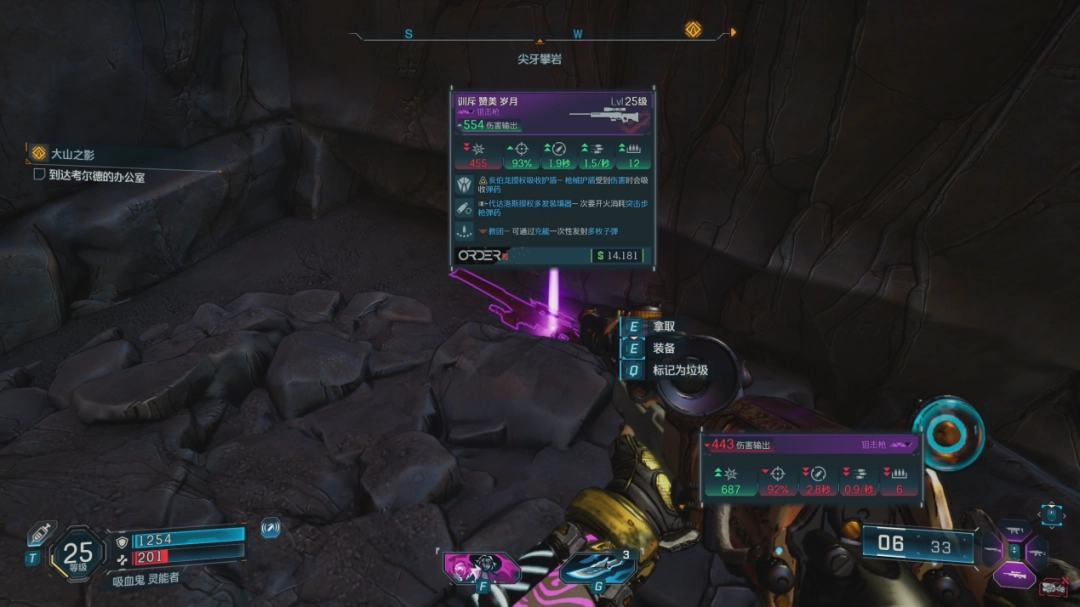The width and height of the screenshot is (1080, 607).
Task: Select the left weapon wheel slot
Action: tap(991, 551)
